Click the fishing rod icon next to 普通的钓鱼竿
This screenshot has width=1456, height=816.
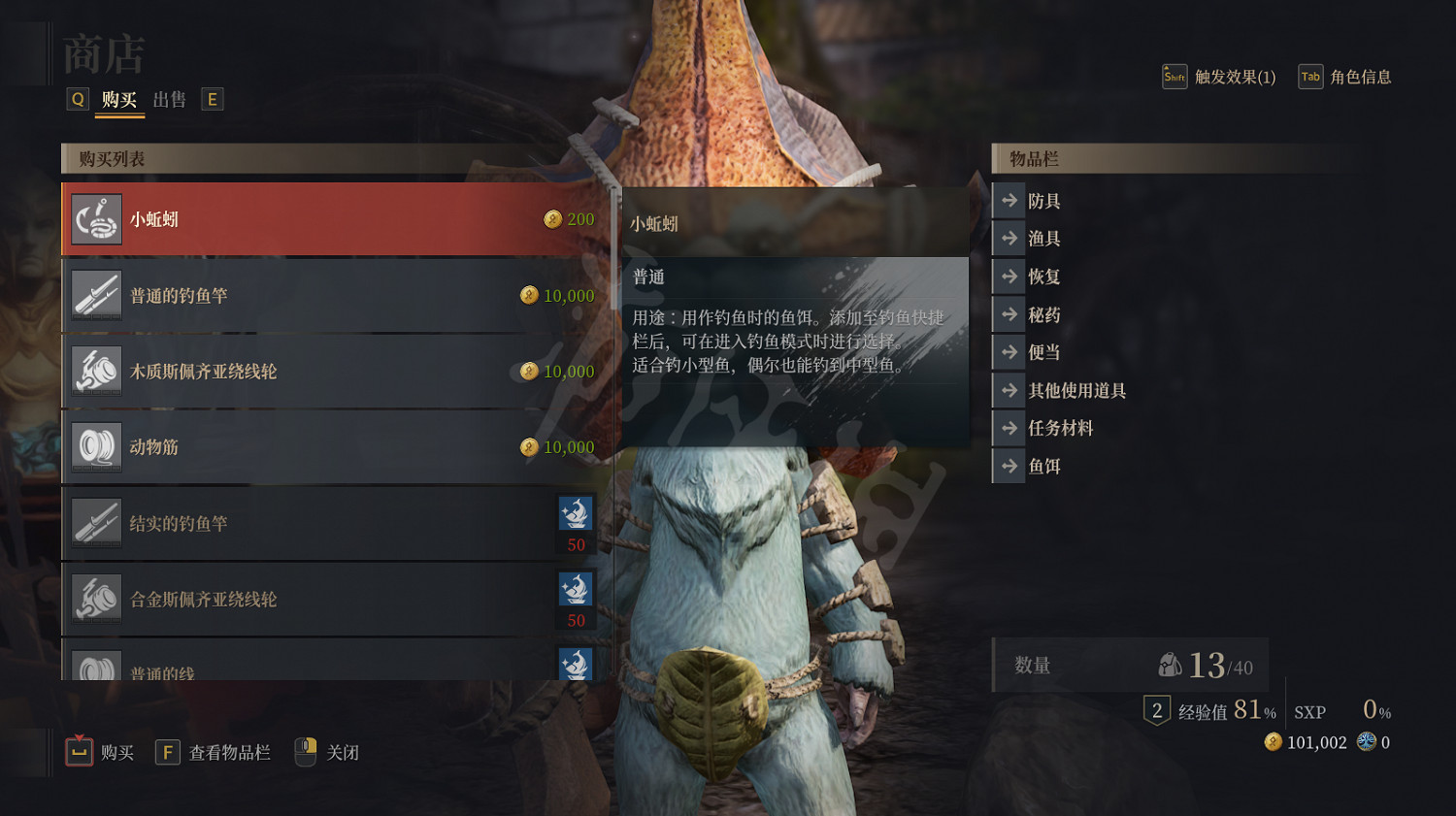coord(96,295)
